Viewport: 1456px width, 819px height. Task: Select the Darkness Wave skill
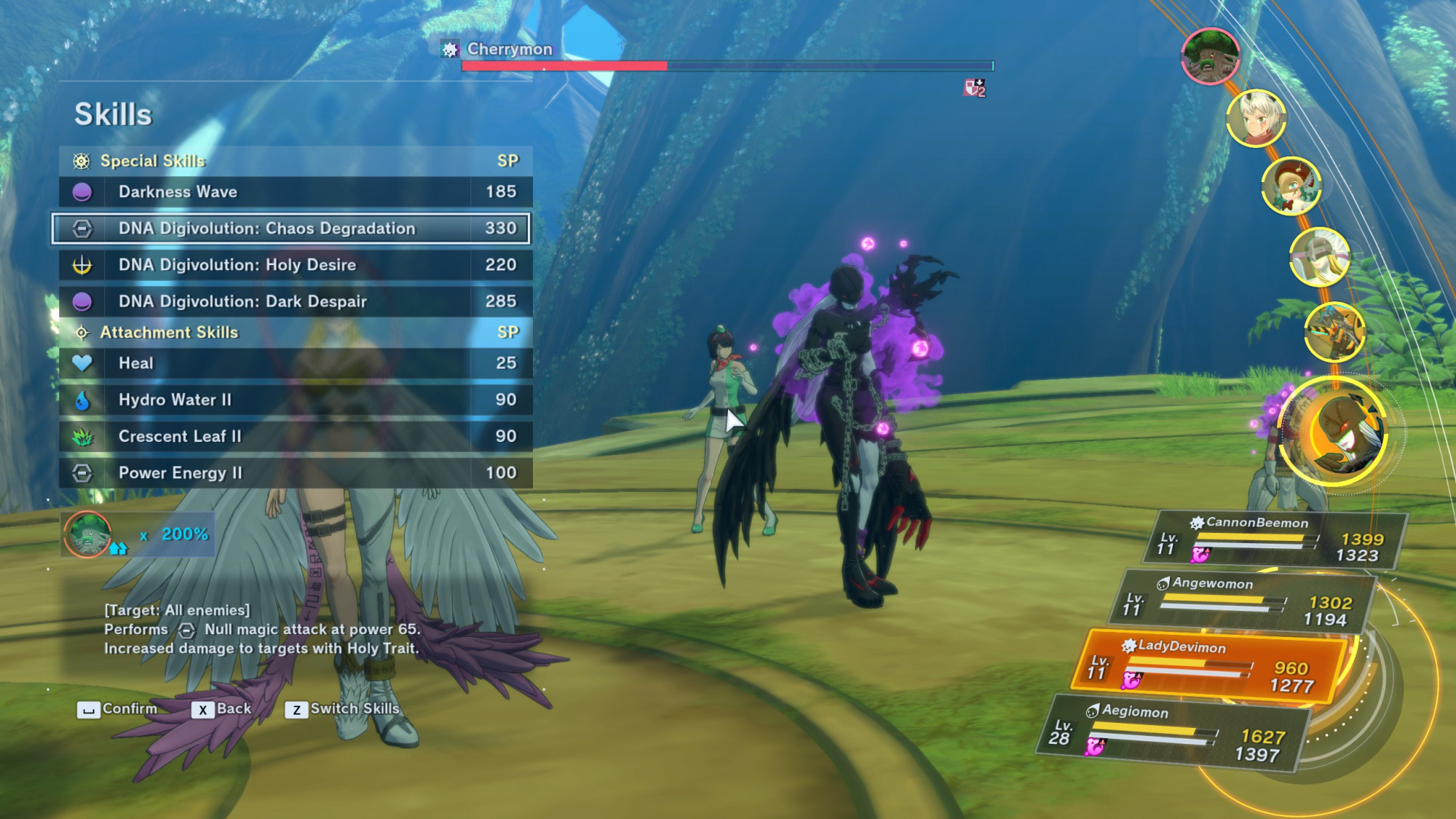[295, 192]
